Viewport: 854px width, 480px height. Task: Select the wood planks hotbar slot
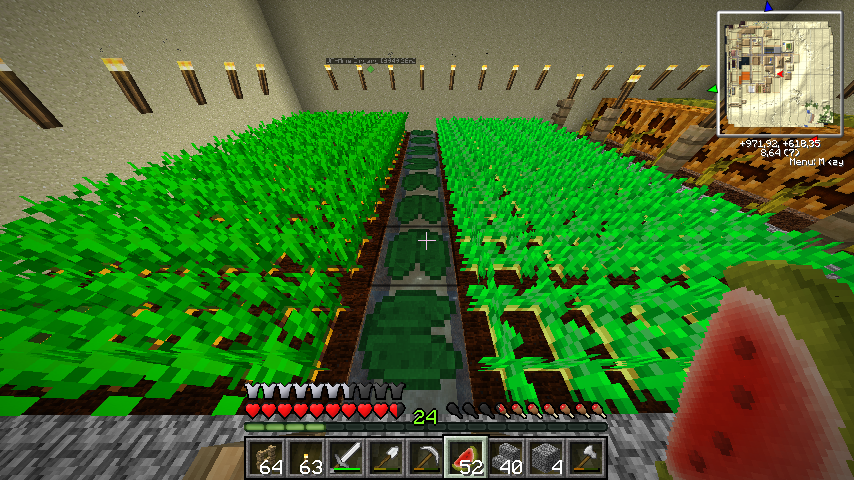pos(266,457)
